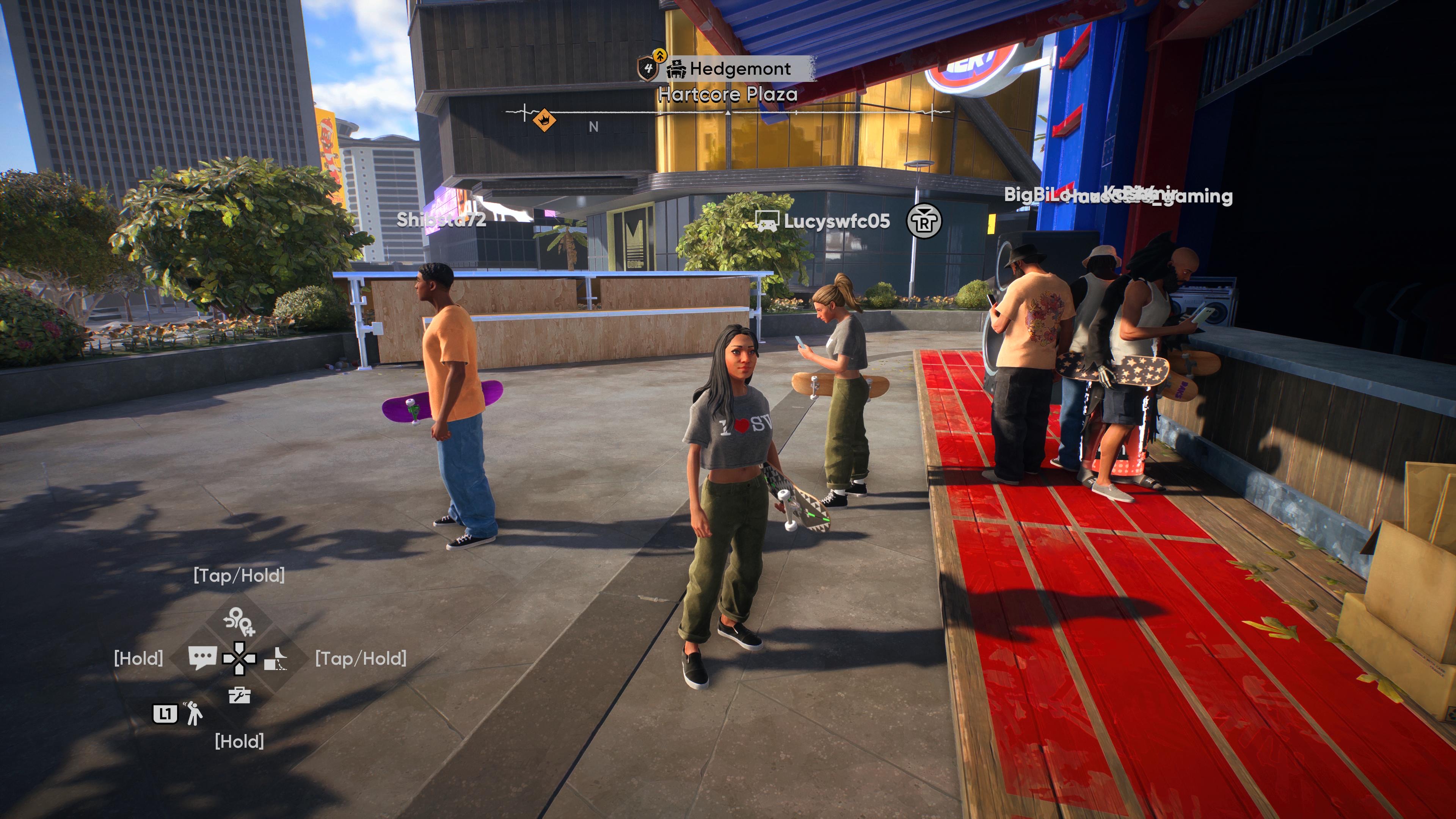The image size is (1456, 819).
Task: Select the Shibeta72 player nameplate
Action: tap(441, 219)
